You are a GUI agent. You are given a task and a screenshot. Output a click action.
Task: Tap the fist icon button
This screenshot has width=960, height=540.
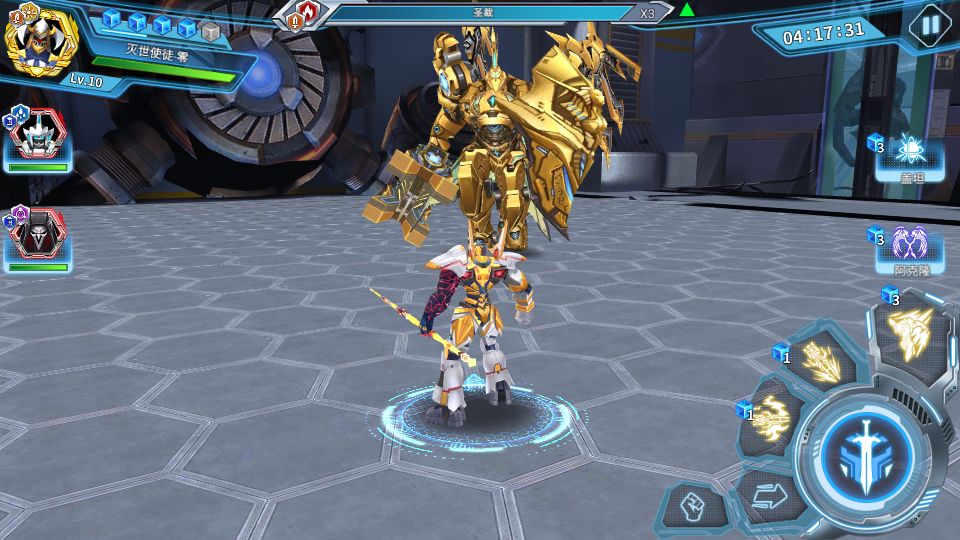click(693, 509)
